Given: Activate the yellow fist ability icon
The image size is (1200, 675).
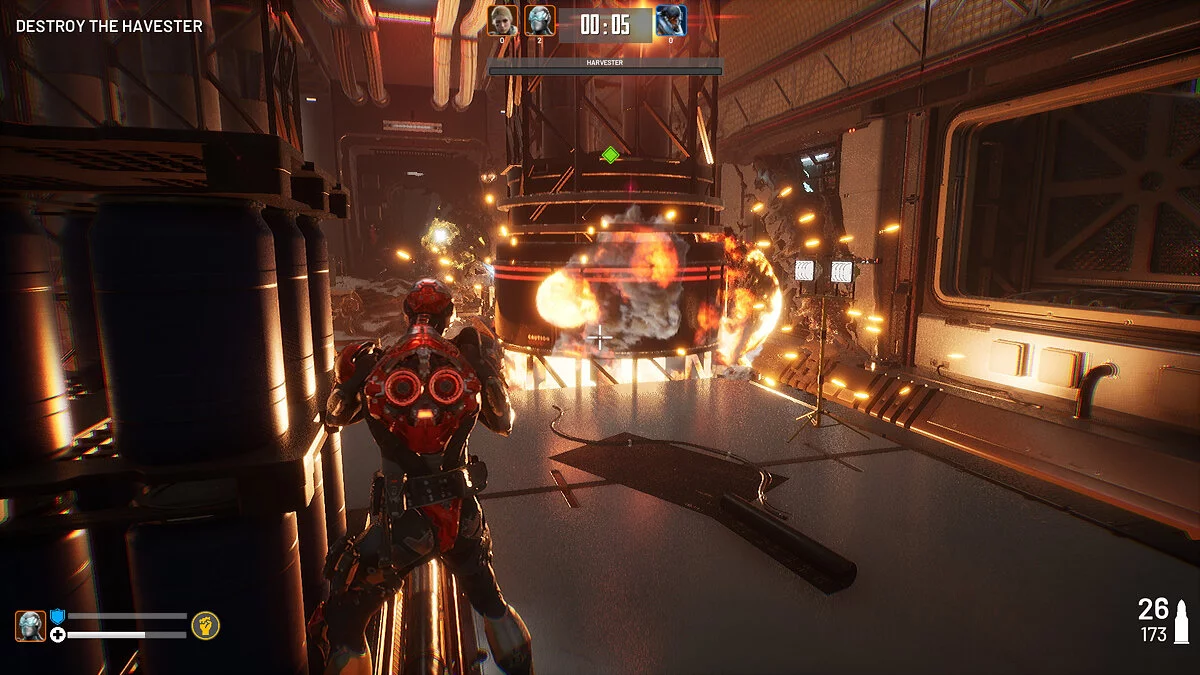Looking at the screenshot, I should point(206,625).
